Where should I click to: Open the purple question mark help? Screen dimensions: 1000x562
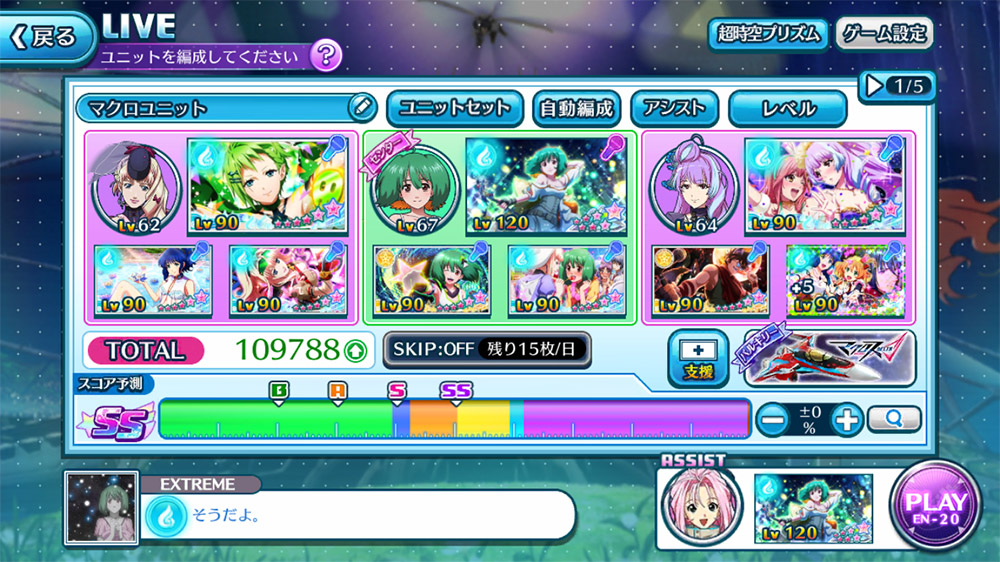tap(325, 56)
